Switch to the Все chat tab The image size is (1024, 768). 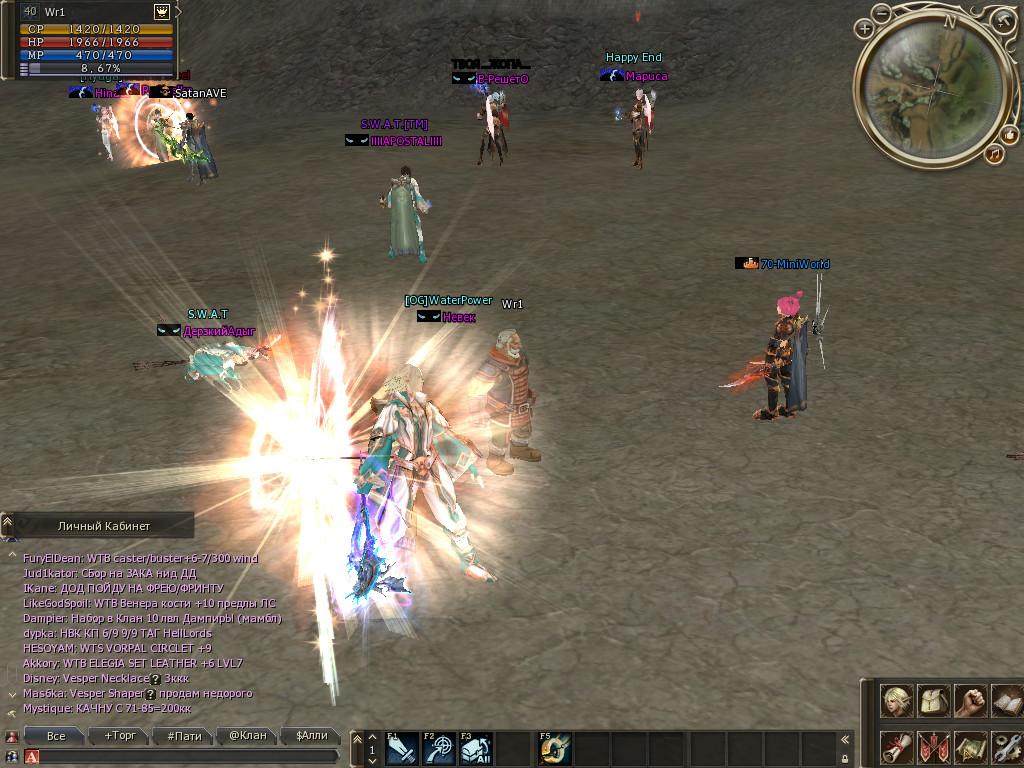57,735
